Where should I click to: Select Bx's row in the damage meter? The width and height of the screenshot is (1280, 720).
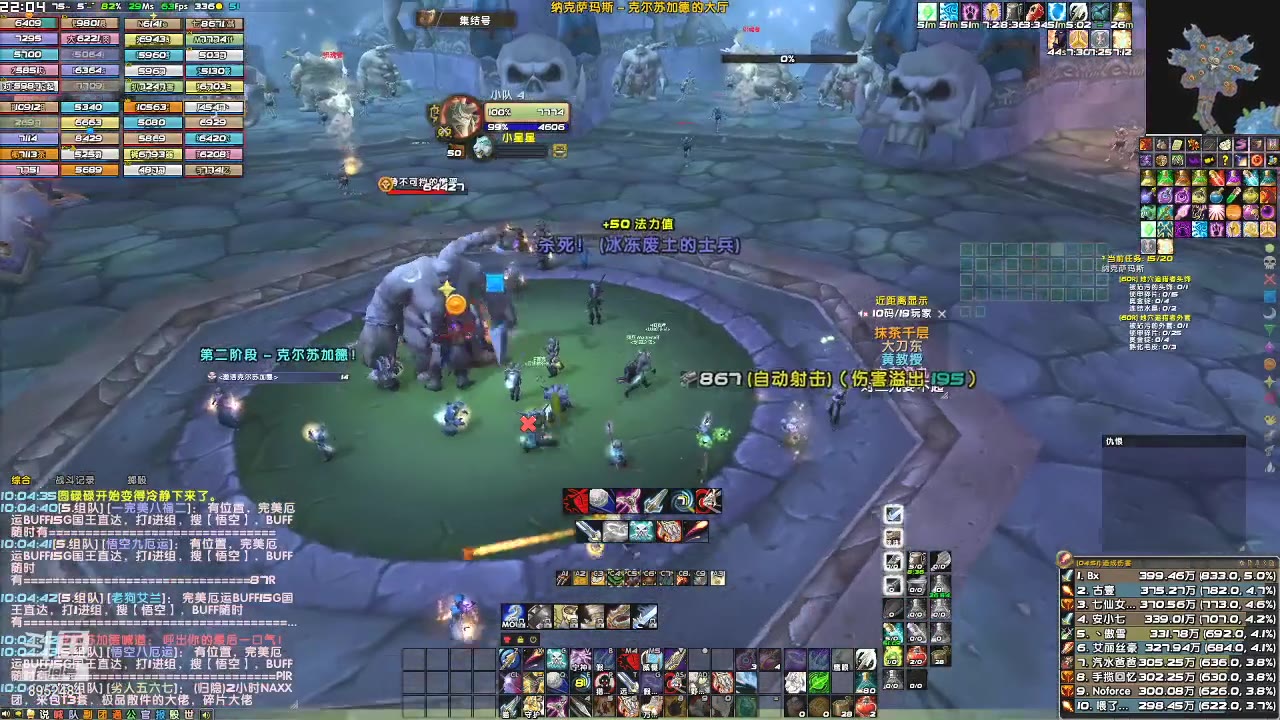(1150, 576)
